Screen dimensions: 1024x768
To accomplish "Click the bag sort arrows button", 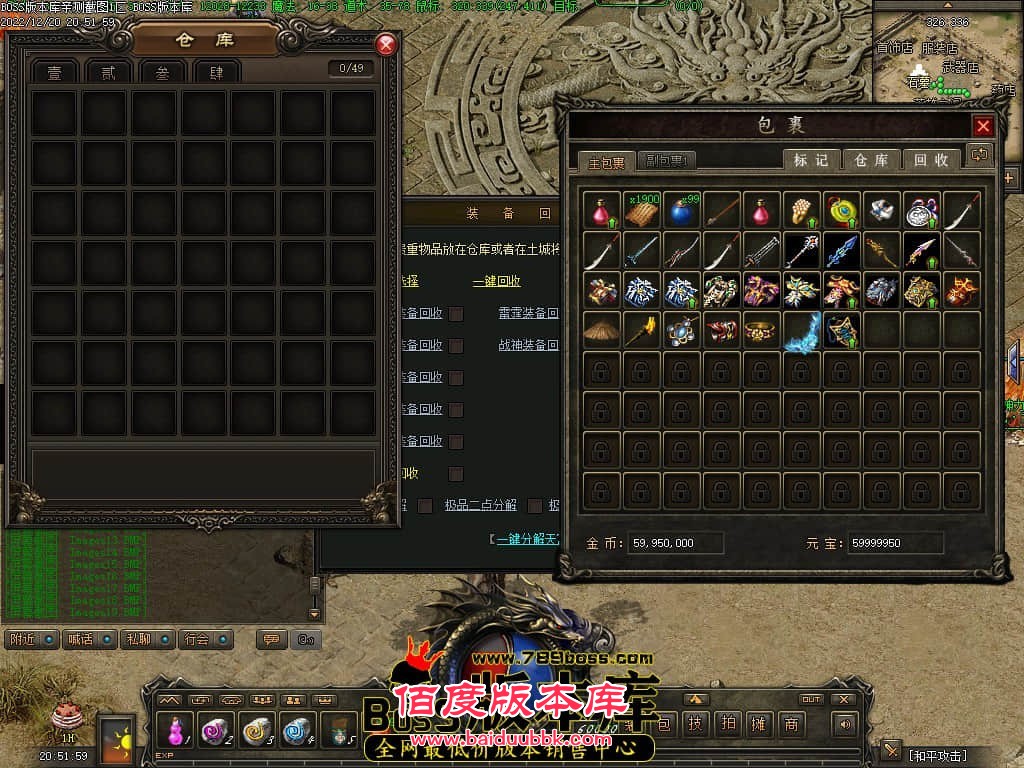I will tap(979, 155).
